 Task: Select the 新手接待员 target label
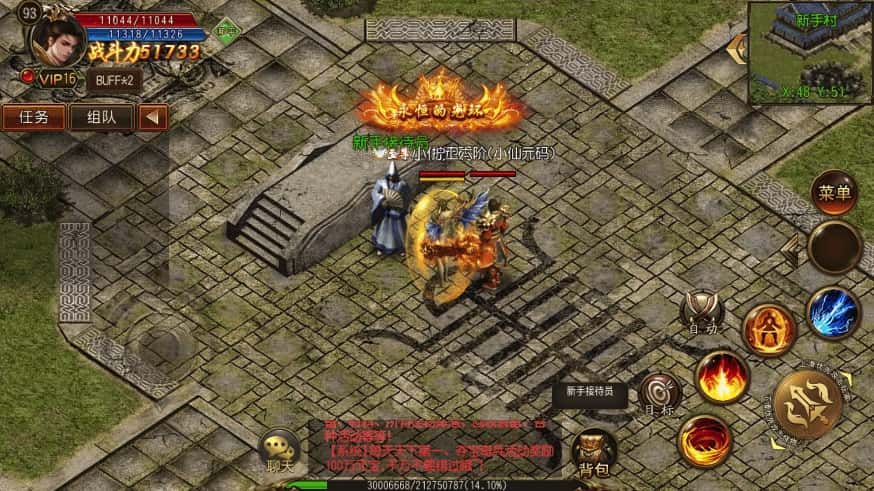[590, 393]
